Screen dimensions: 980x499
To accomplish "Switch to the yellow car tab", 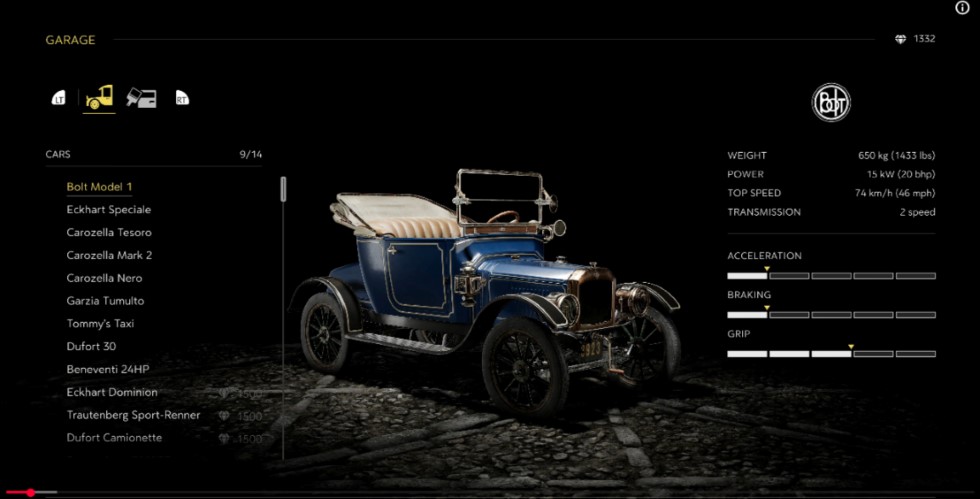I will click(x=99, y=98).
